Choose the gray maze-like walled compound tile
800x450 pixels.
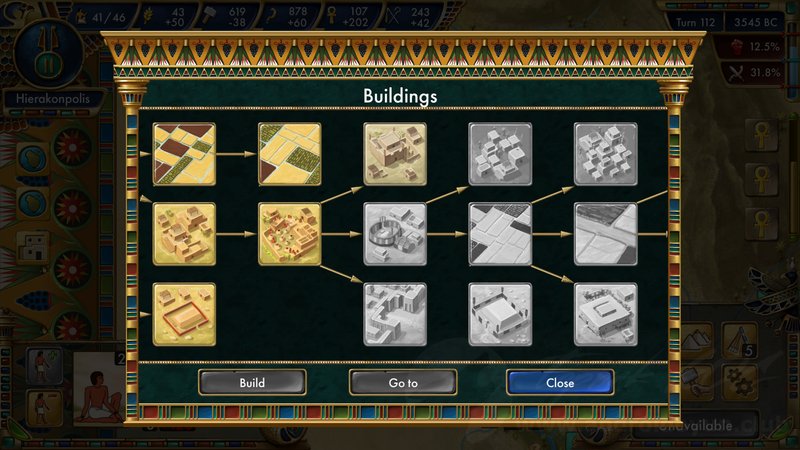pos(395,314)
